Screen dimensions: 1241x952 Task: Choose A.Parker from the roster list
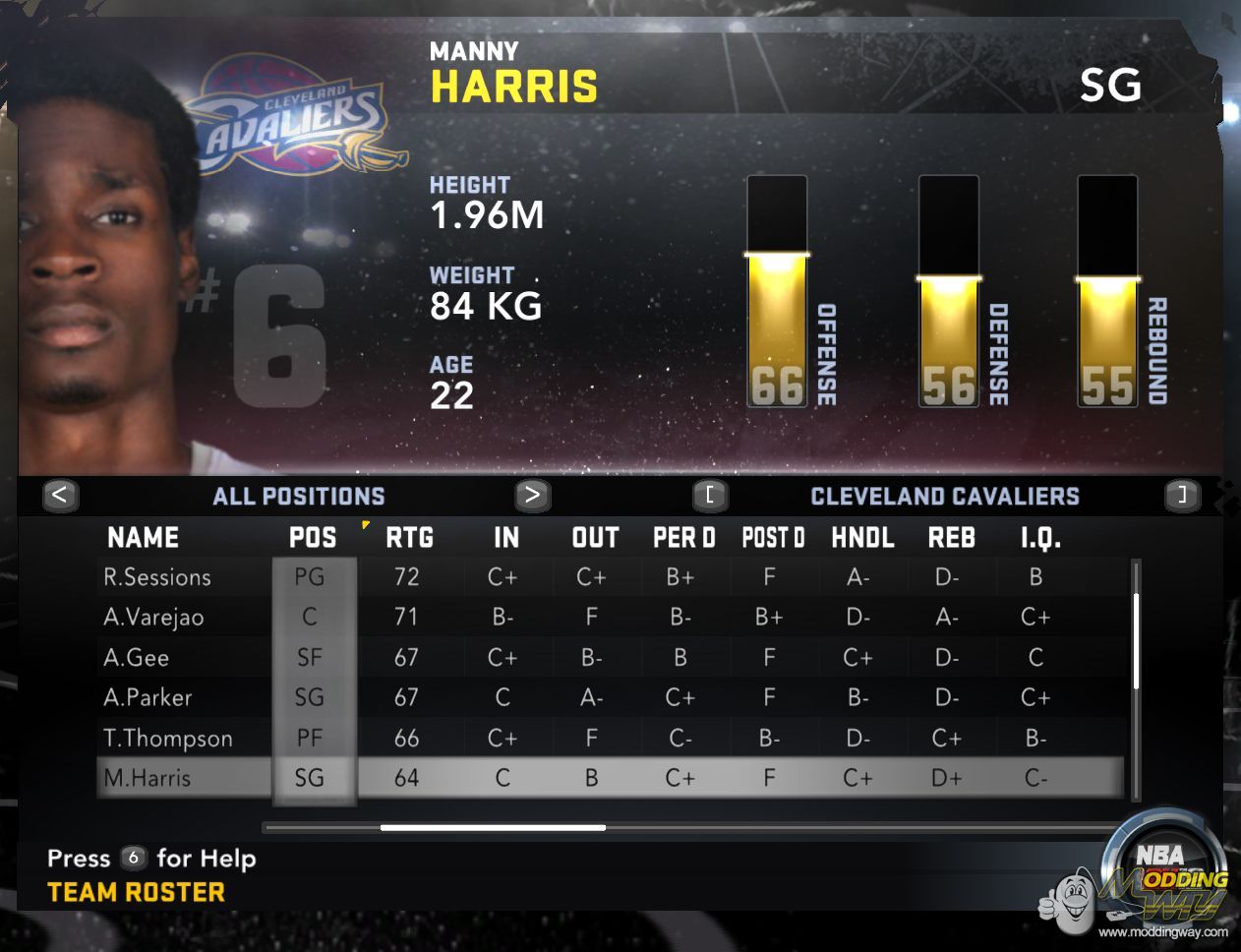click(148, 698)
